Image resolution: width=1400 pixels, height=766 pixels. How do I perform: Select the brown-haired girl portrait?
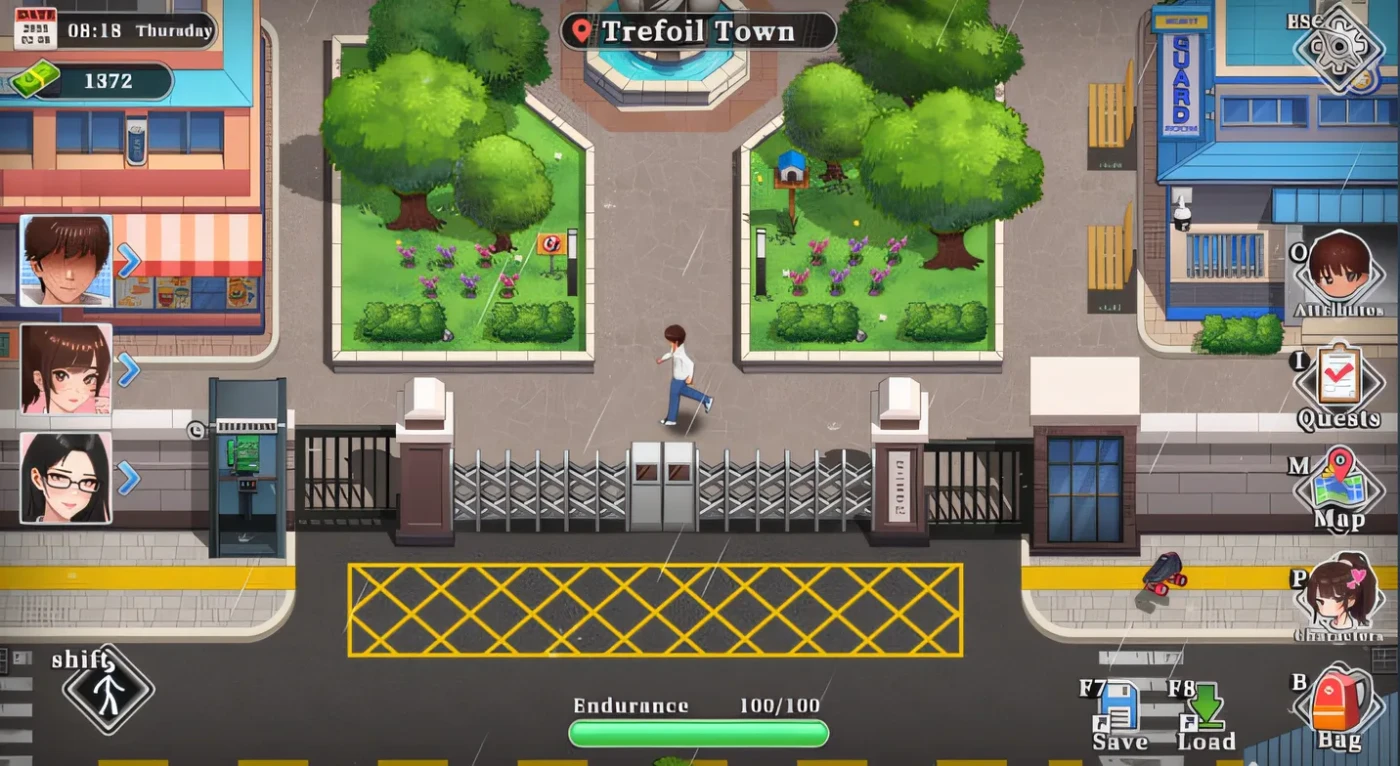[66, 369]
